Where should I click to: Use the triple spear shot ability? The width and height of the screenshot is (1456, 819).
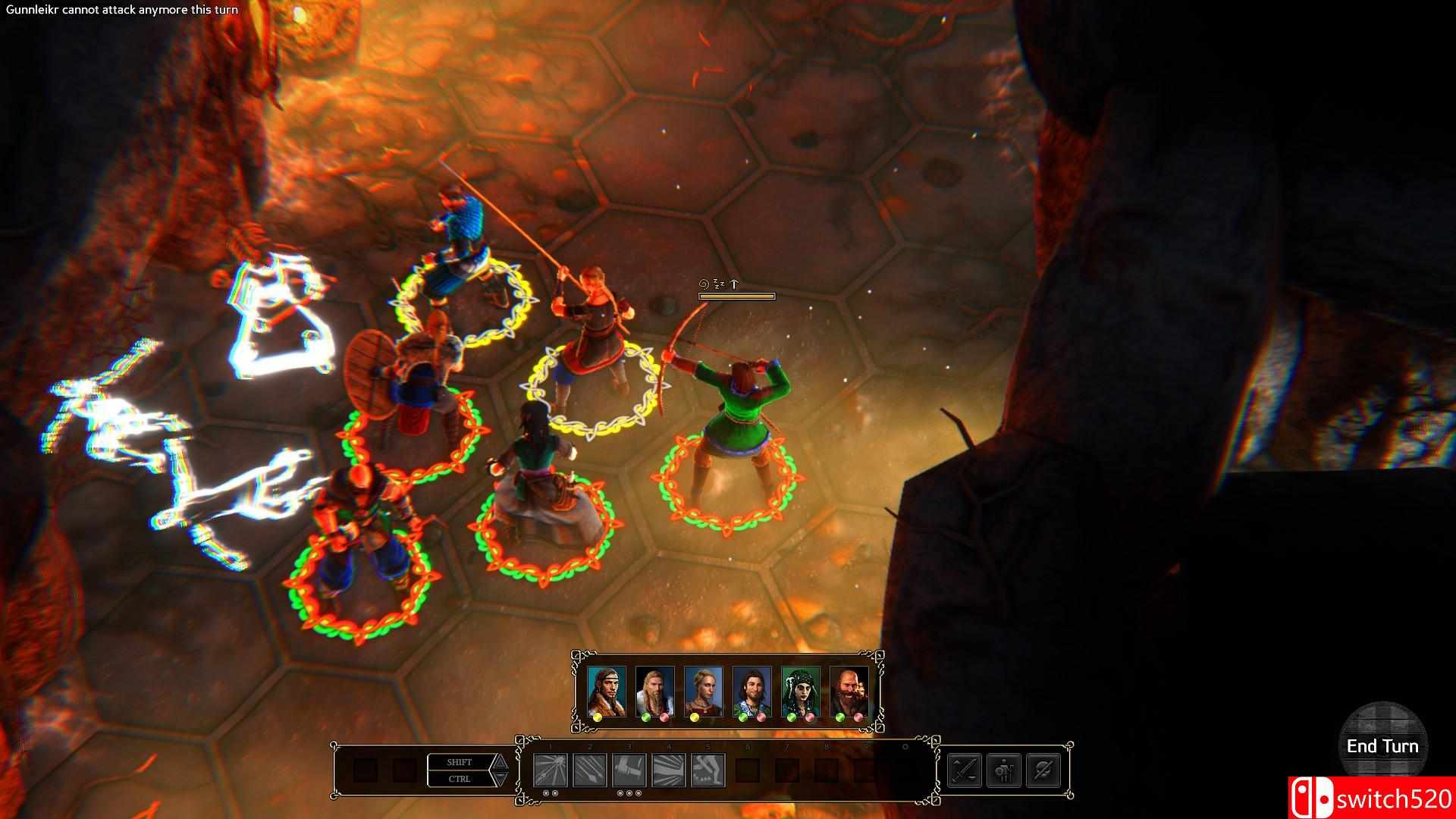click(589, 770)
